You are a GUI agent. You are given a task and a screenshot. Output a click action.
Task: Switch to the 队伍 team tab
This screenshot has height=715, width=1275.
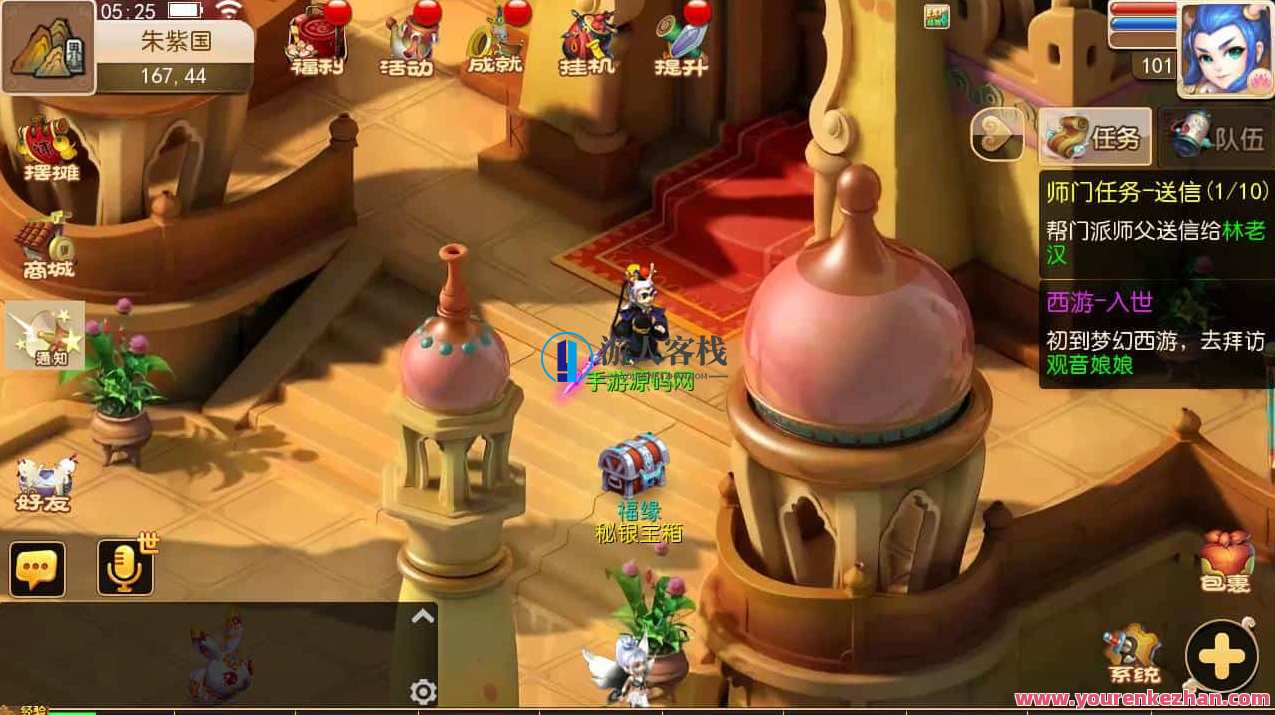pyautogui.click(x=1216, y=137)
